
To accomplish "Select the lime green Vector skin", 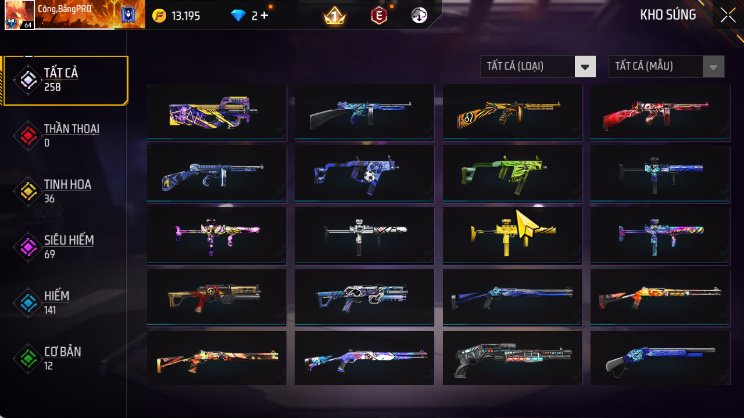I will [511, 172].
